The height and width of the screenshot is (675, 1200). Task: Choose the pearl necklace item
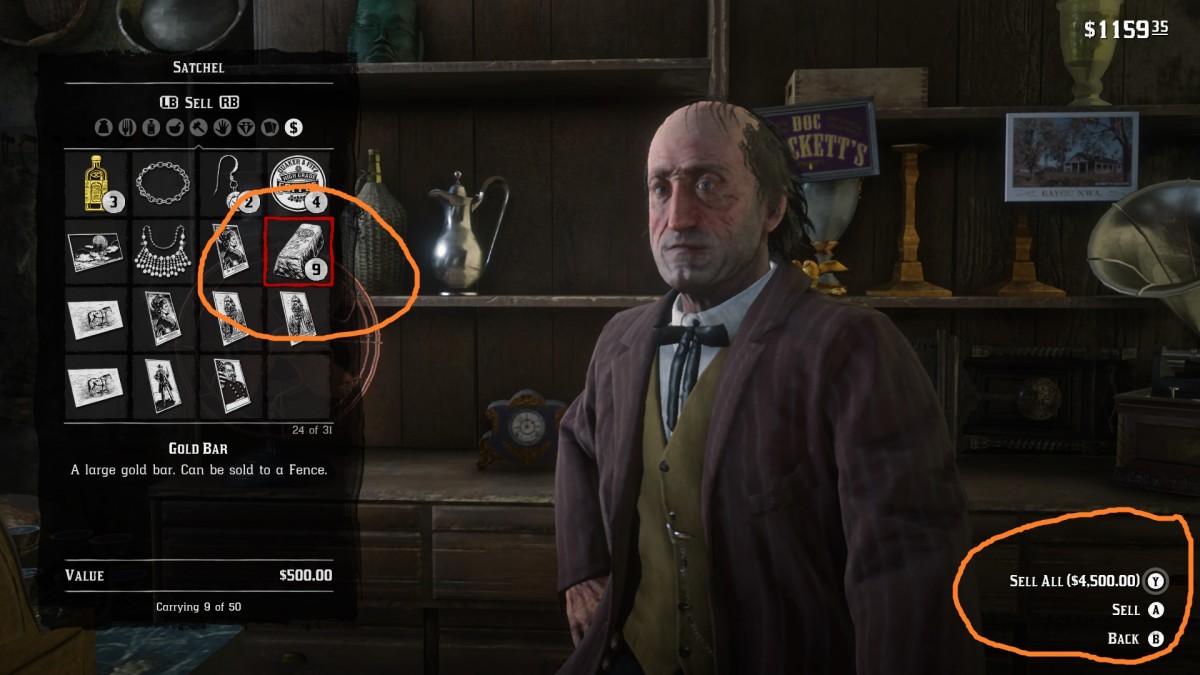pyautogui.click(x=163, y=250)
